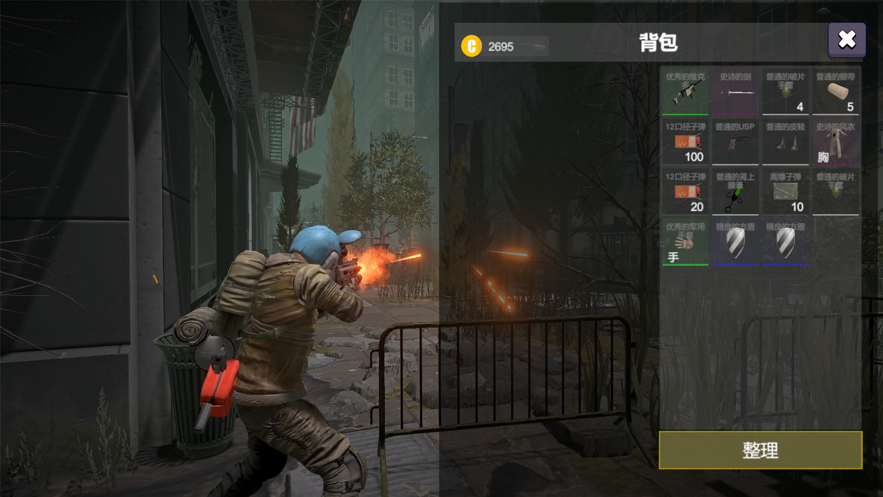Choose the epic sword item

(735, 91)
